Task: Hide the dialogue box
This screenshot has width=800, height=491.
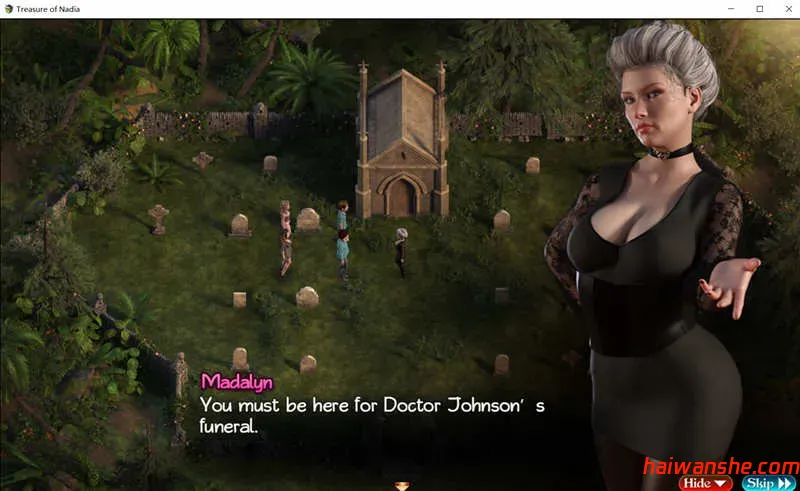Action: [705, 483]
